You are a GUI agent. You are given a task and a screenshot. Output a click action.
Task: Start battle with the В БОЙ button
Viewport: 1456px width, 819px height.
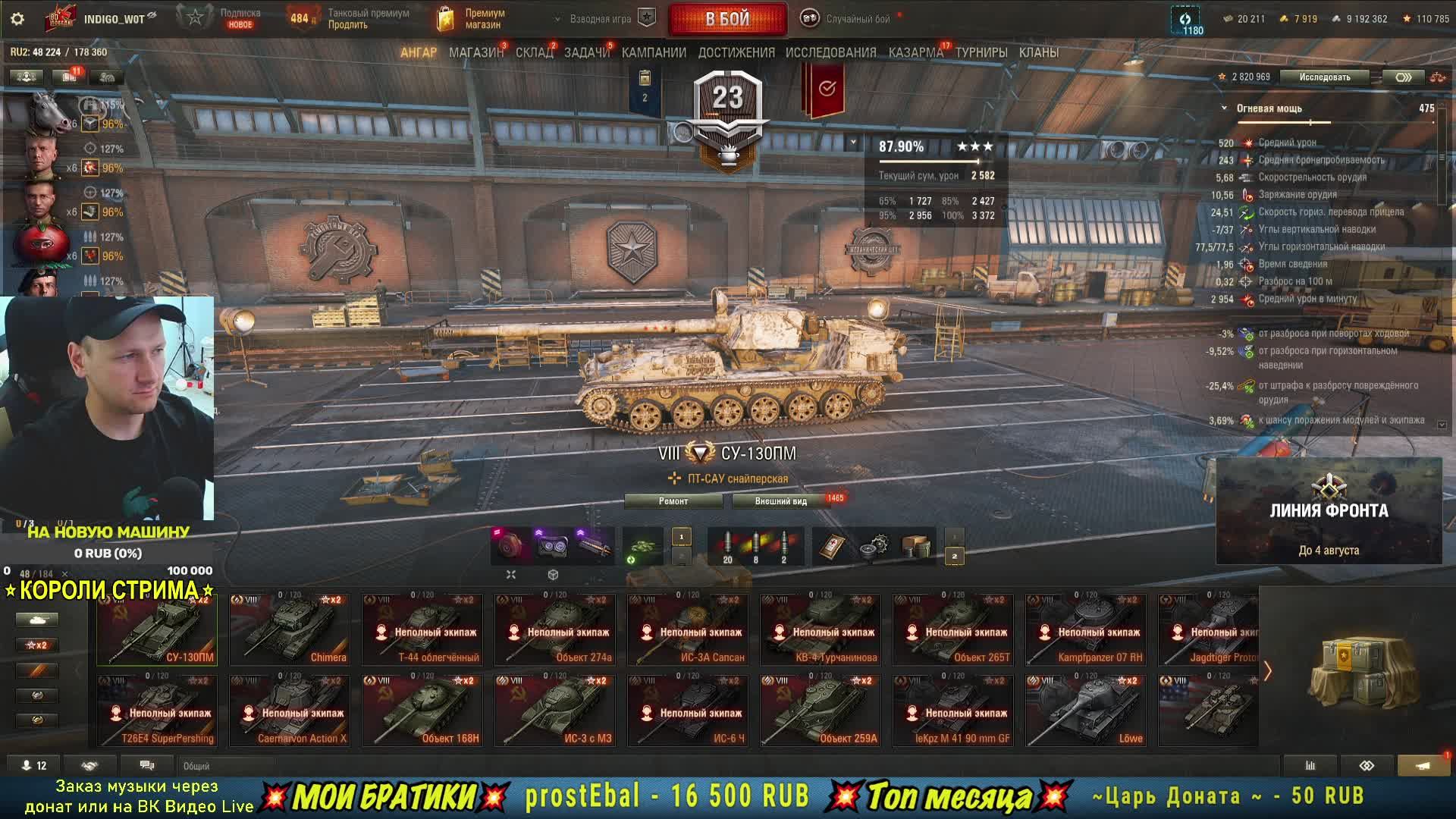(727, 19)
